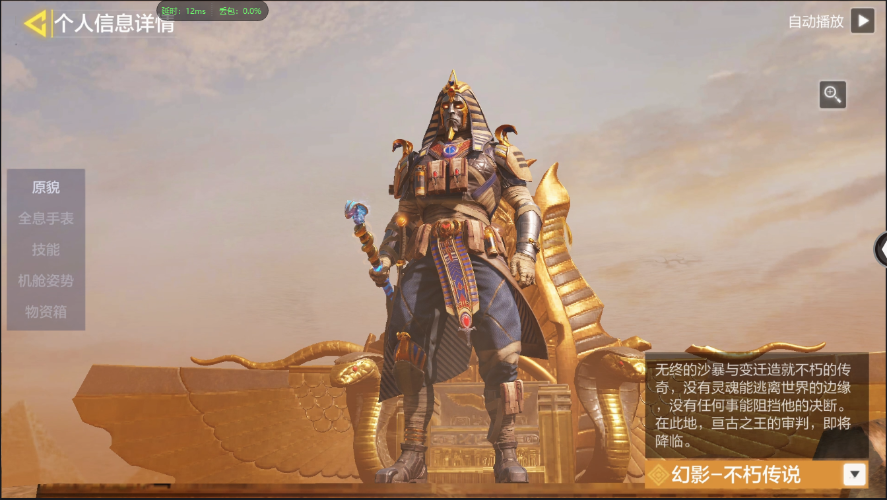The image size is (887, 500).
Task: Expand the 幻影-不朽传说 dropdown arrow
Action: point(855,475)
